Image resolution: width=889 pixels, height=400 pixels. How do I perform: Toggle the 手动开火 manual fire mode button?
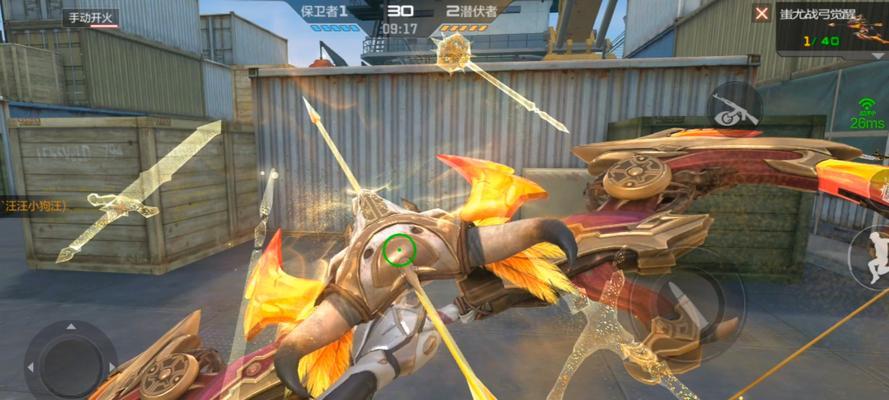coord(91,18)
